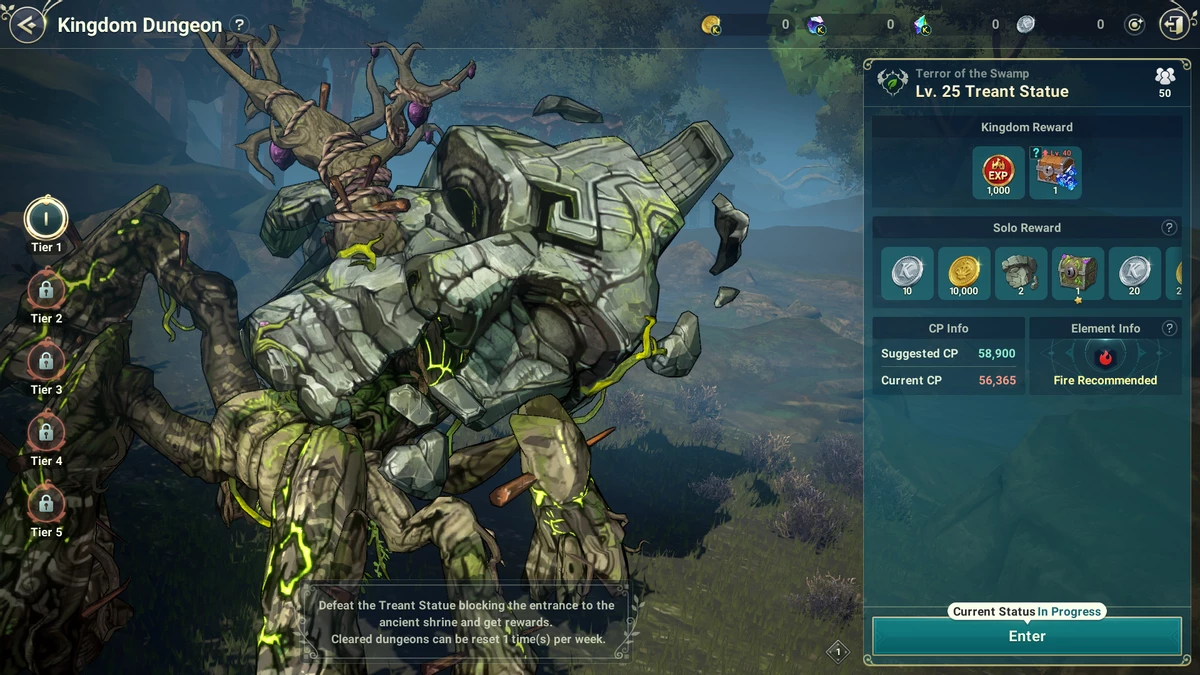Viewport: 1200px width, 675px height.
Task: View the 1,000 EXP kingdom reward
Action: tap(998, 173)
